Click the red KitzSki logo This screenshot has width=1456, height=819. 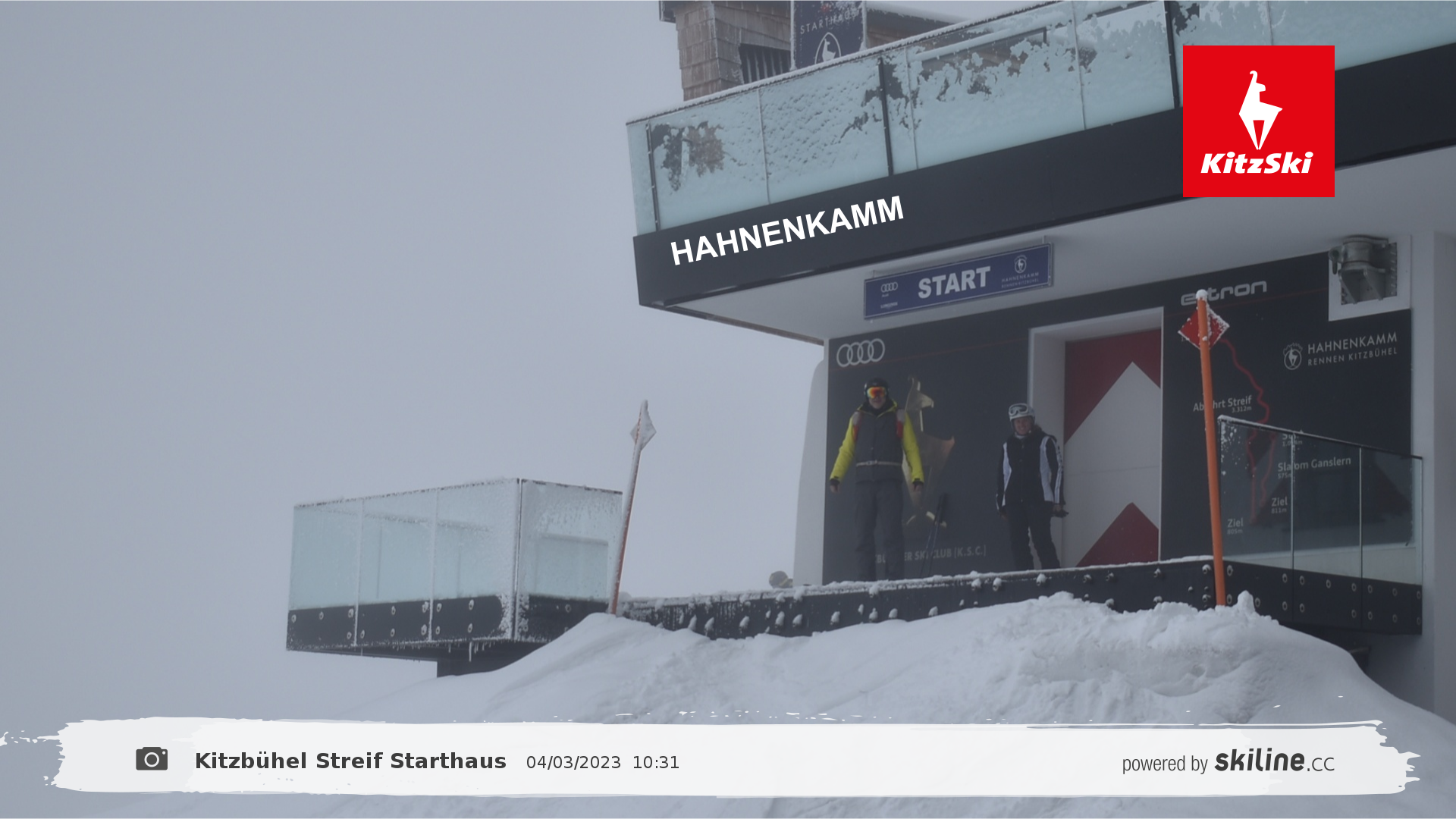1258,121
